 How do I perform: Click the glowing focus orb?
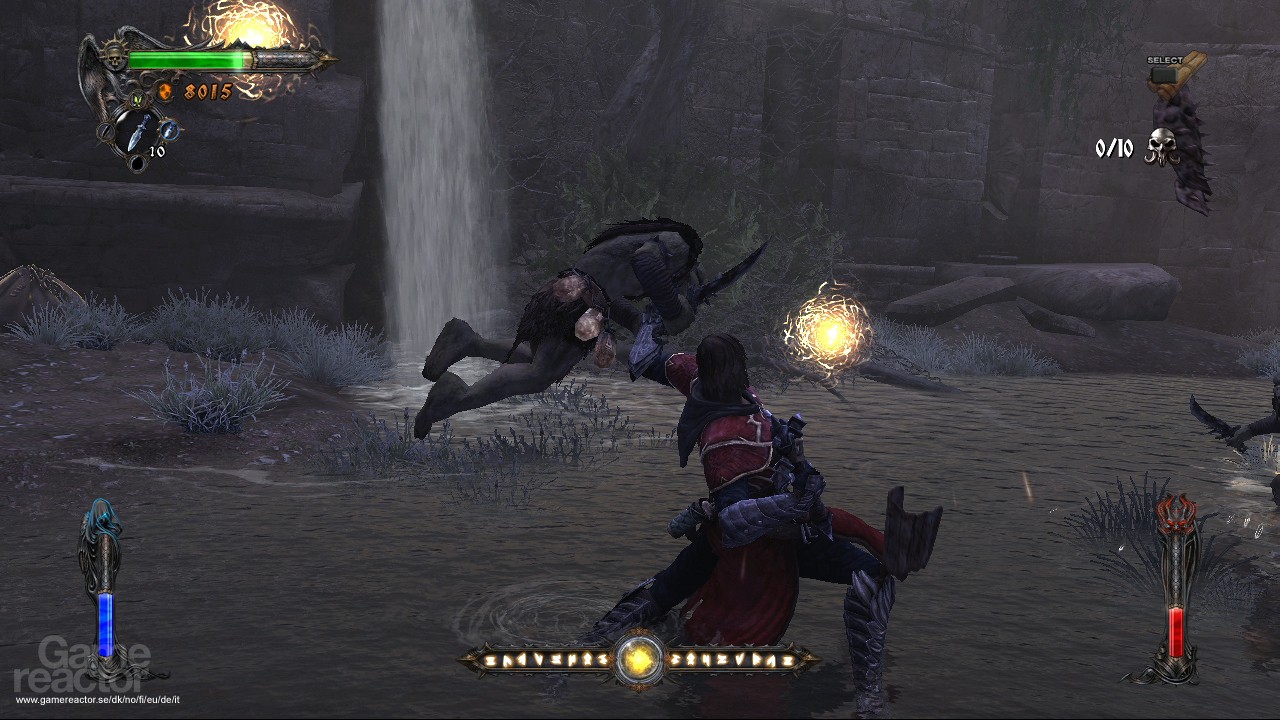(x=638, y=658)
